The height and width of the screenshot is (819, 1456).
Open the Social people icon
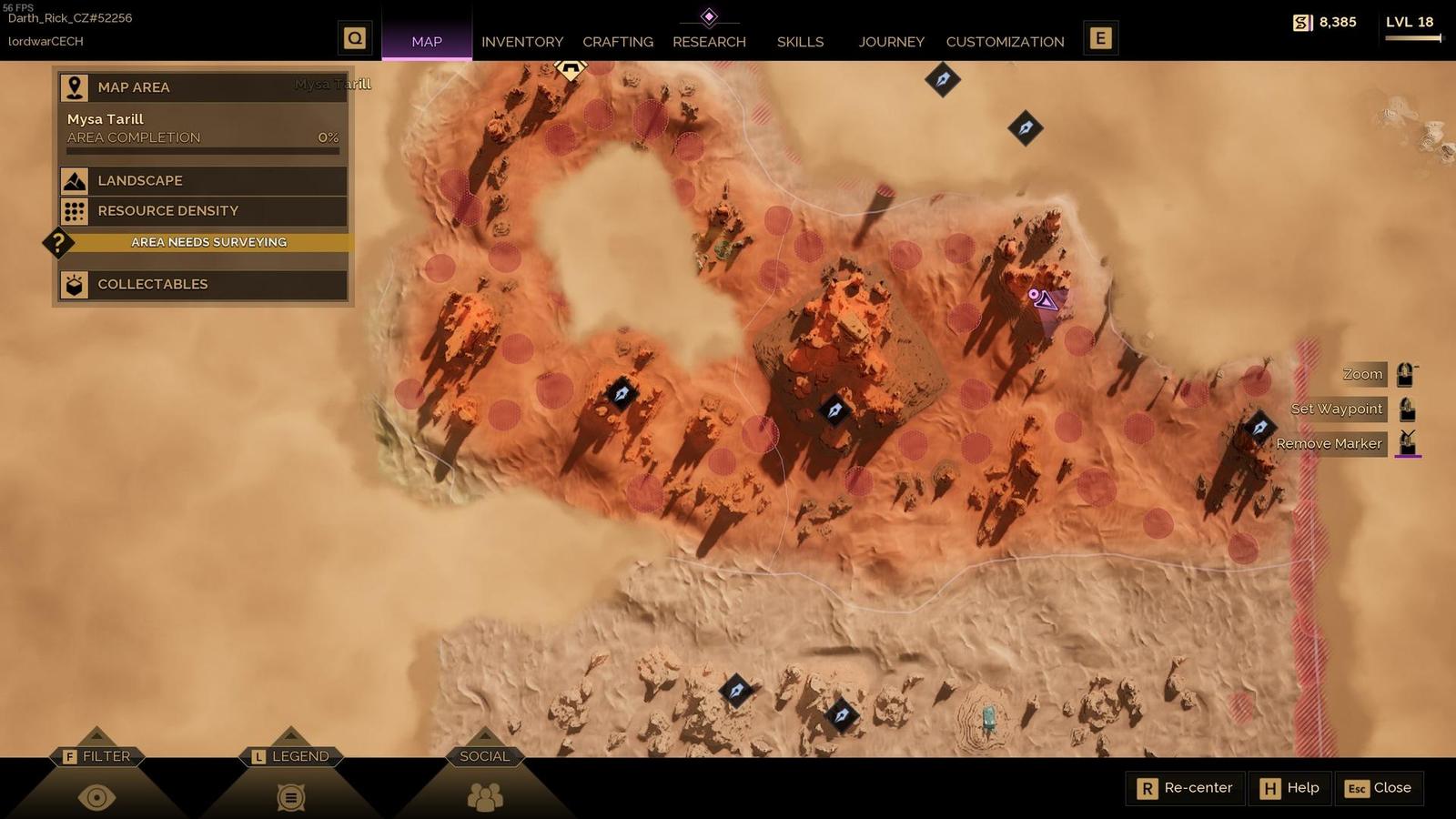(x=484, y=795)
